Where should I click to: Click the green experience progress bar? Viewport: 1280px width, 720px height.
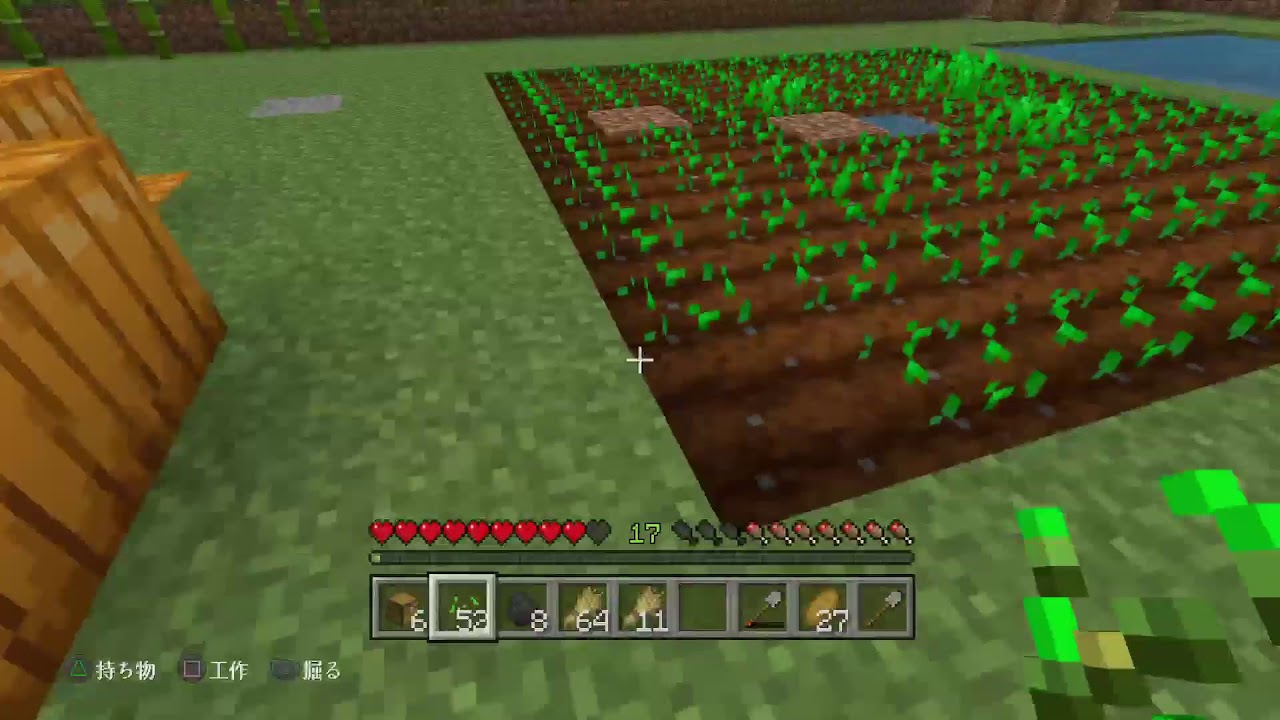[x=640, y=558]
